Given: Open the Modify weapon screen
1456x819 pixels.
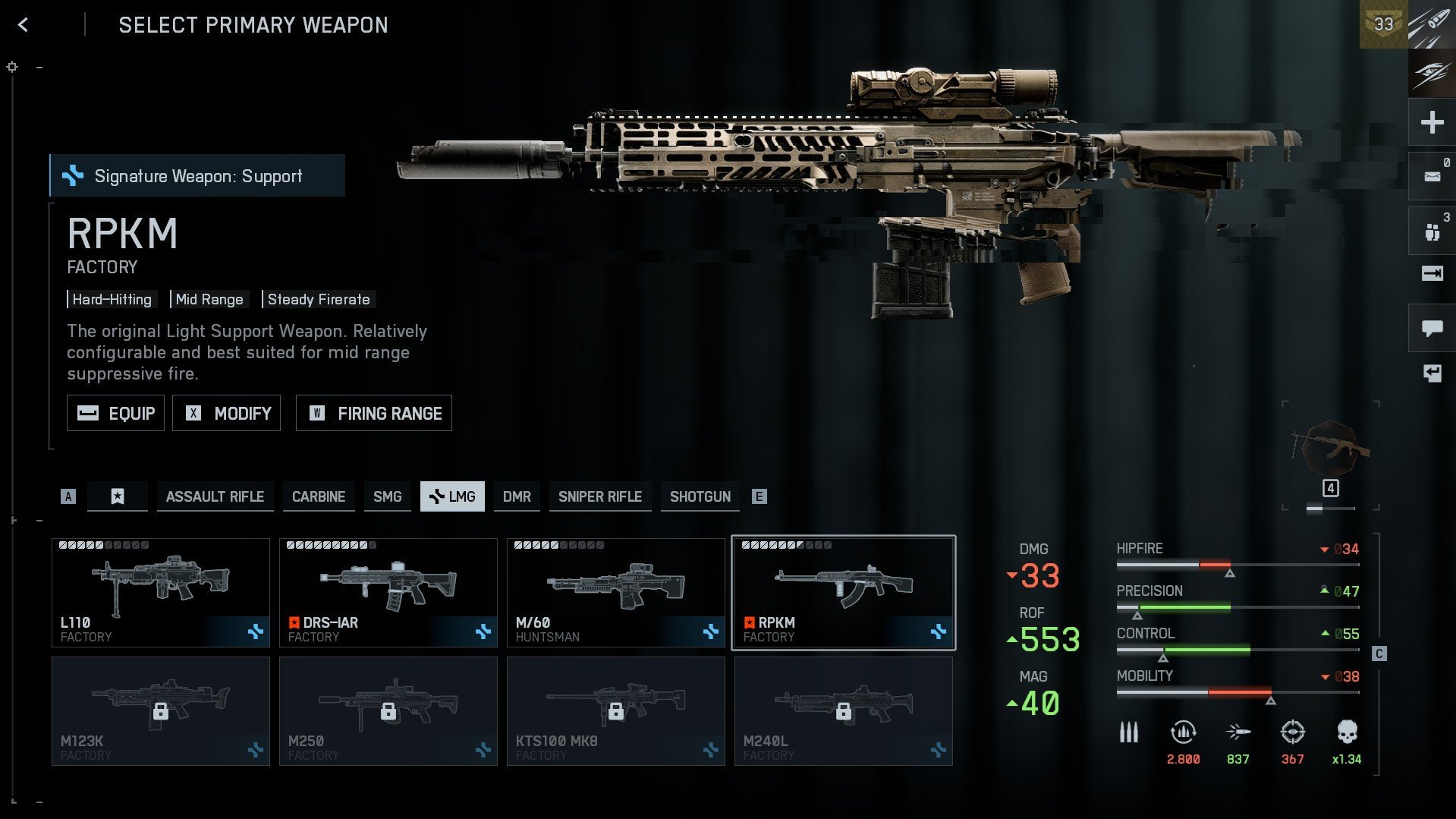Looking at the screenshot, I should tap(226, 413).
